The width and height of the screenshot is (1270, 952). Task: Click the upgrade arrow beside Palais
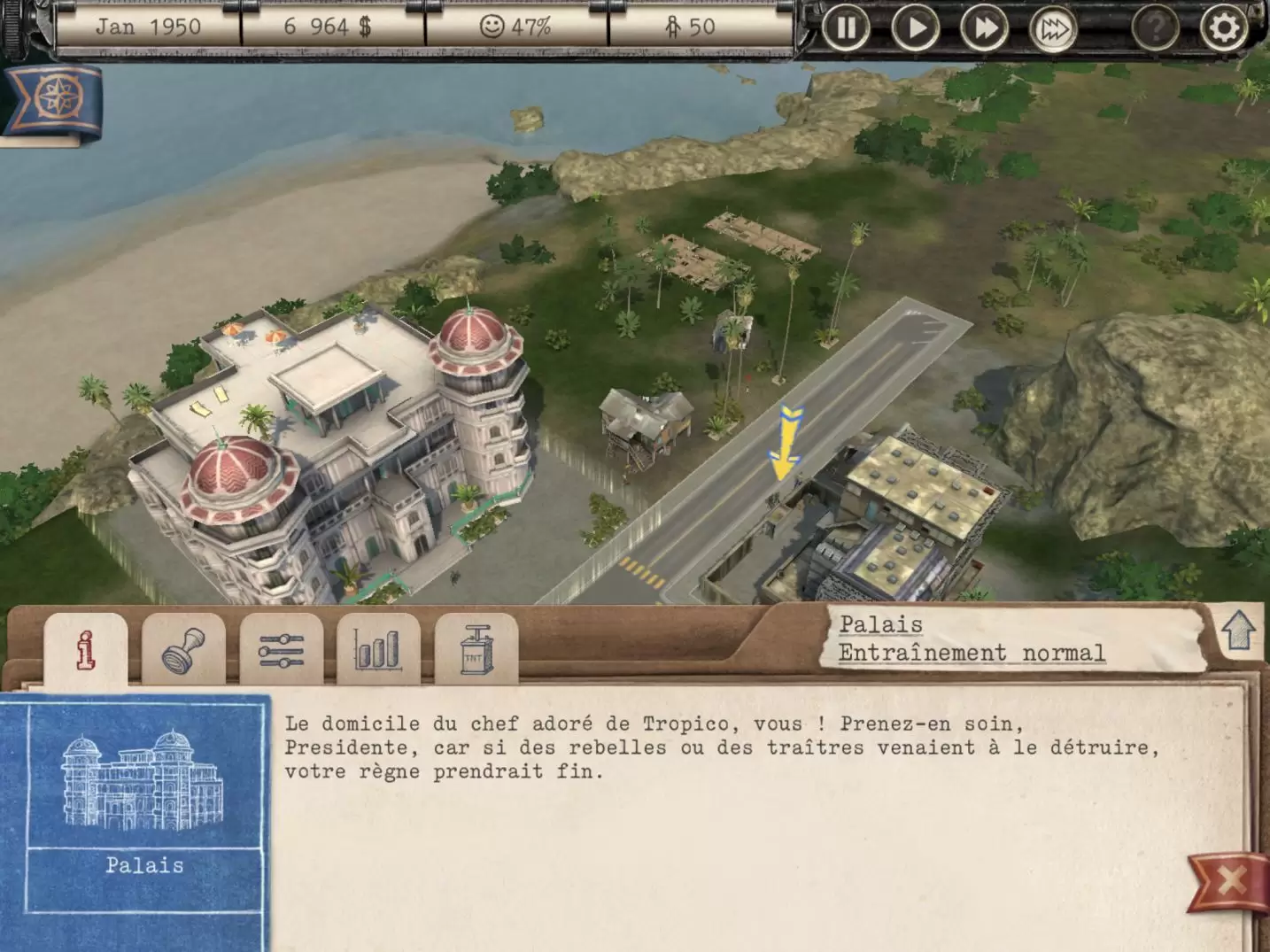(1238, 631)
